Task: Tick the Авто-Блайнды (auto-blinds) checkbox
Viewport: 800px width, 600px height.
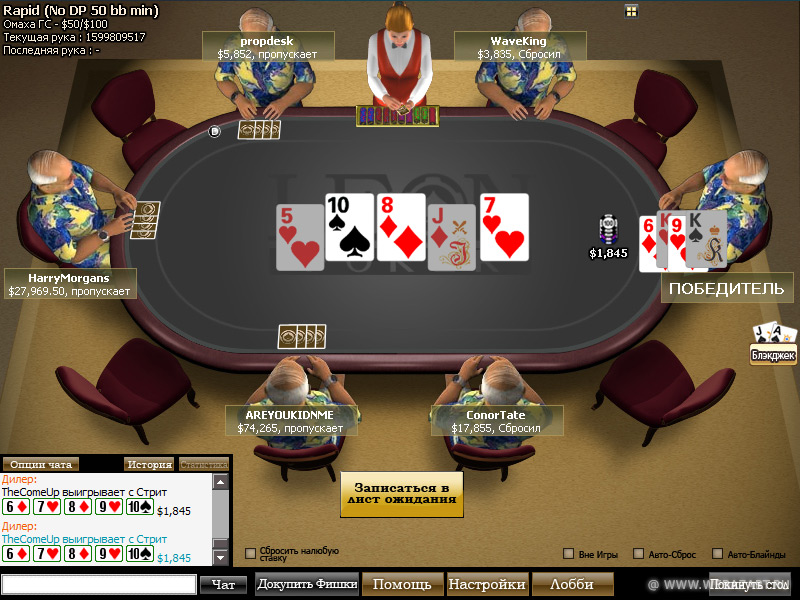Action: [717, 554]
